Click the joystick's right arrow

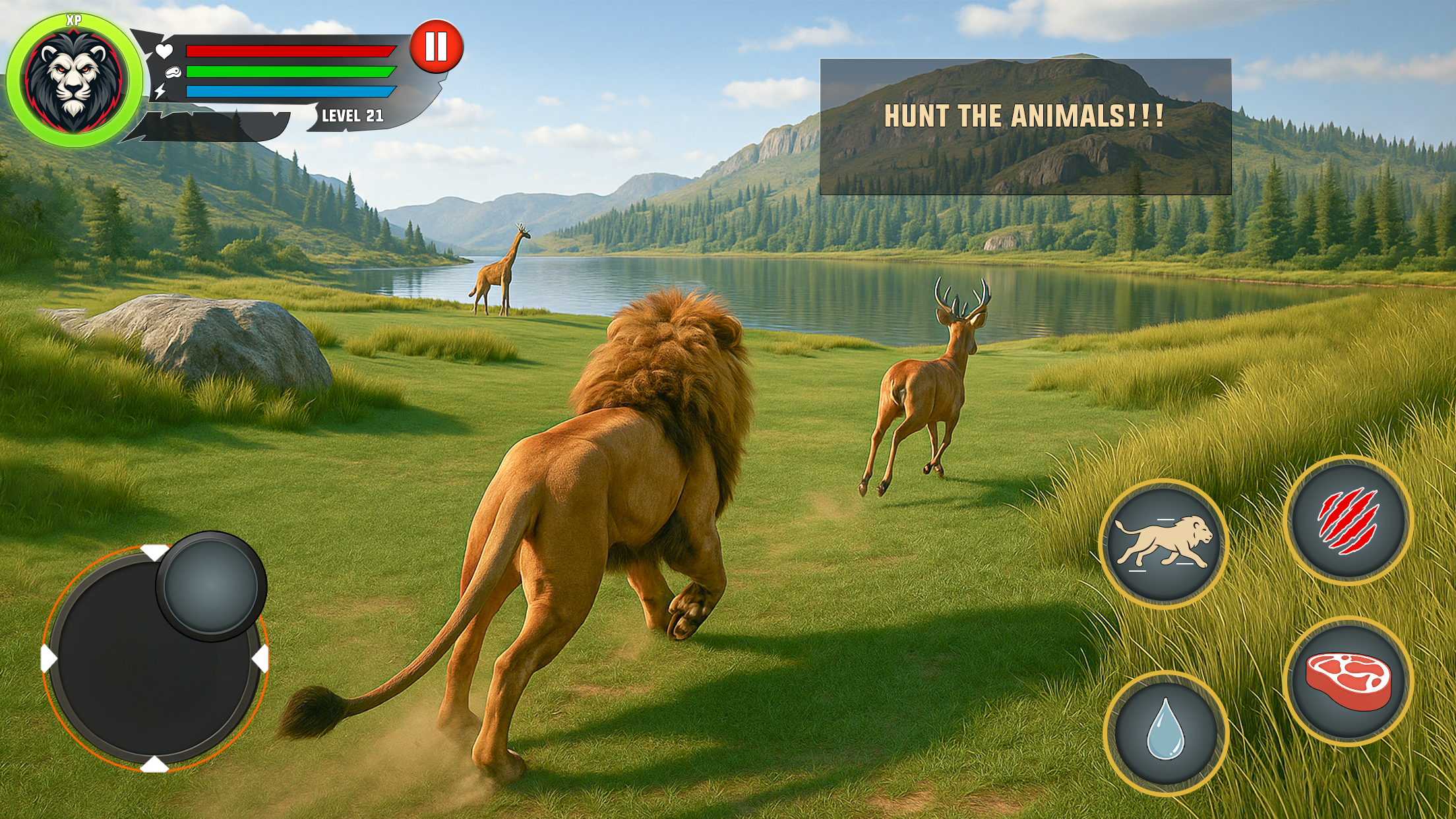[x=261, y=659]
